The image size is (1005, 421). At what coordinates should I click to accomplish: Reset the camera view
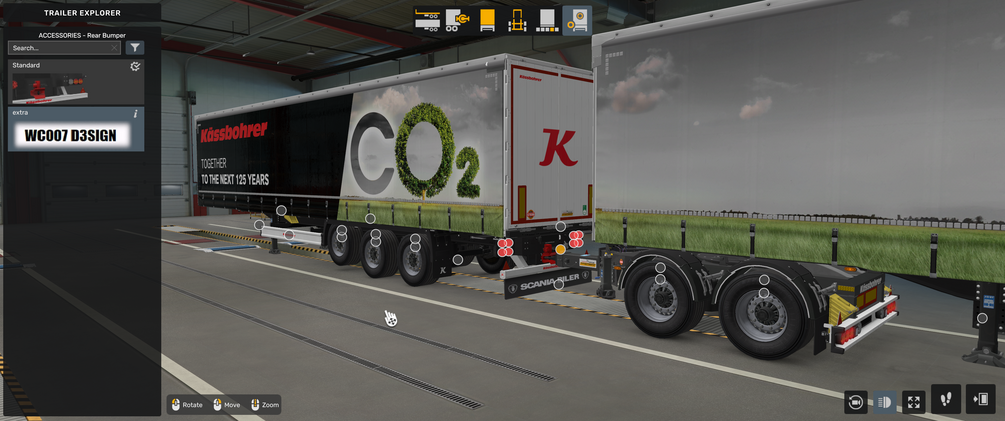click(855, 401)
